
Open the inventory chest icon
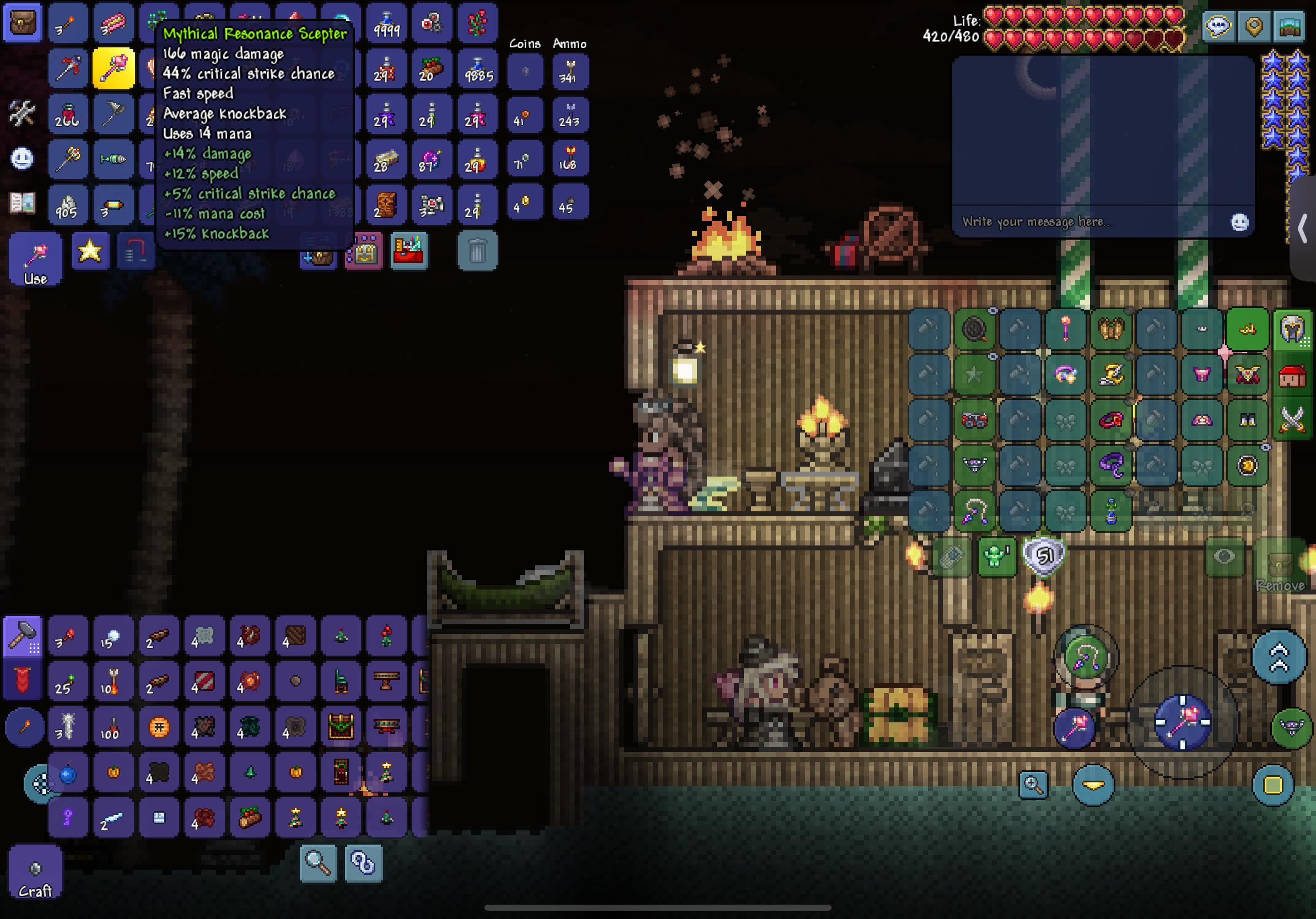pyautogui.click(x=23, y=23)
